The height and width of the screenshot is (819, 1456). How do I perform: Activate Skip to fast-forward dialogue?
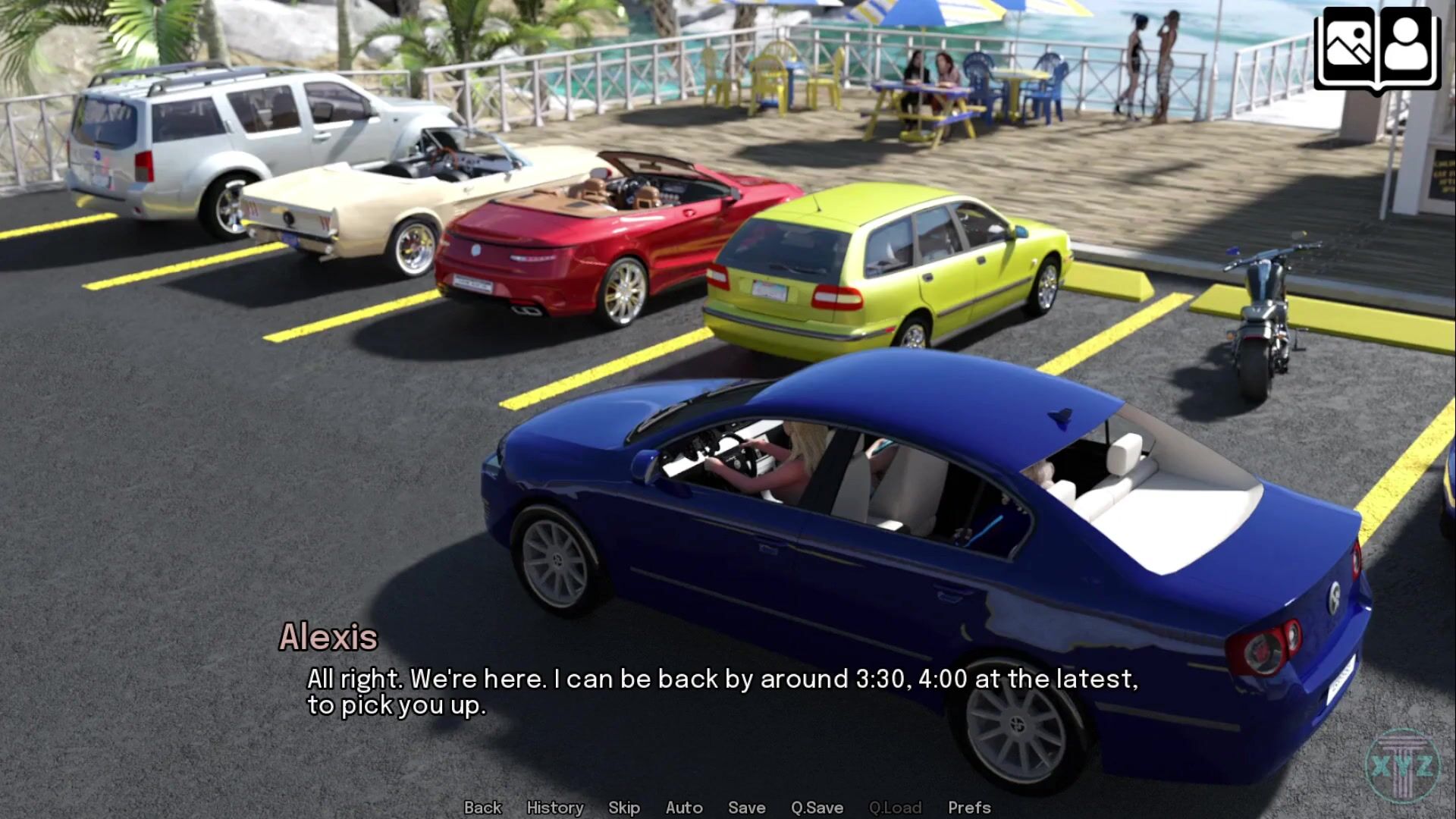pyautogui.click(x=623, y=808)
